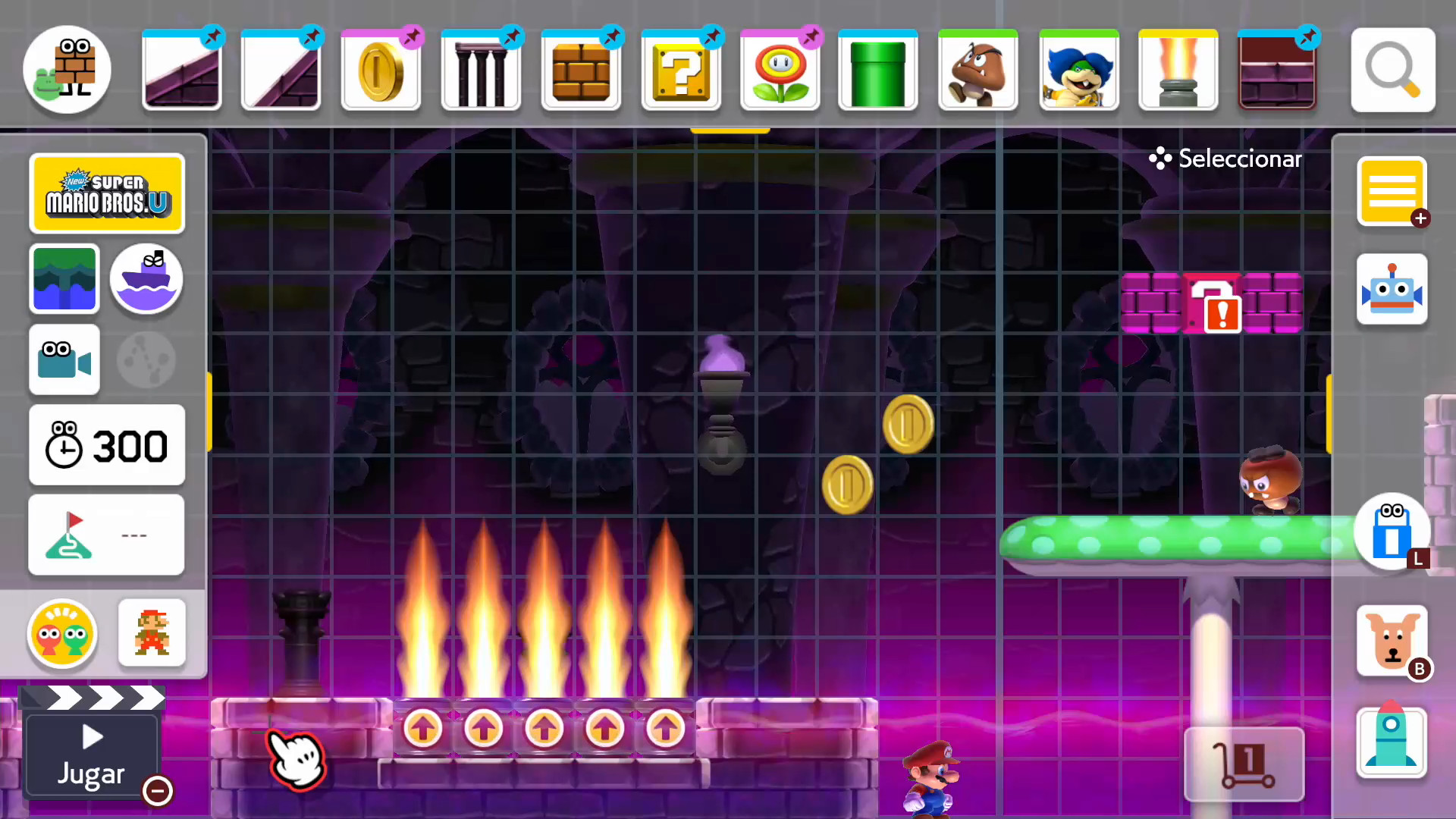This screenshot has height=819, width=1456.
Task: Select the castle pillar item
Action: (x=481, y=69)
